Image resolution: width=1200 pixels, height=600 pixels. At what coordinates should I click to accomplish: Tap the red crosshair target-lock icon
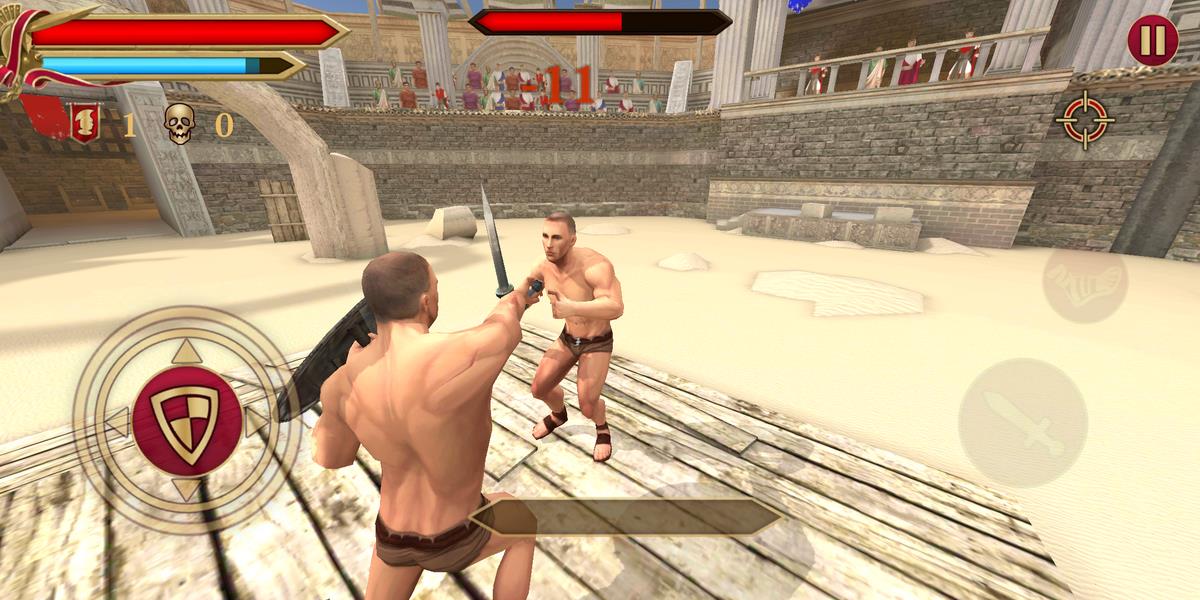(1084, 120)
